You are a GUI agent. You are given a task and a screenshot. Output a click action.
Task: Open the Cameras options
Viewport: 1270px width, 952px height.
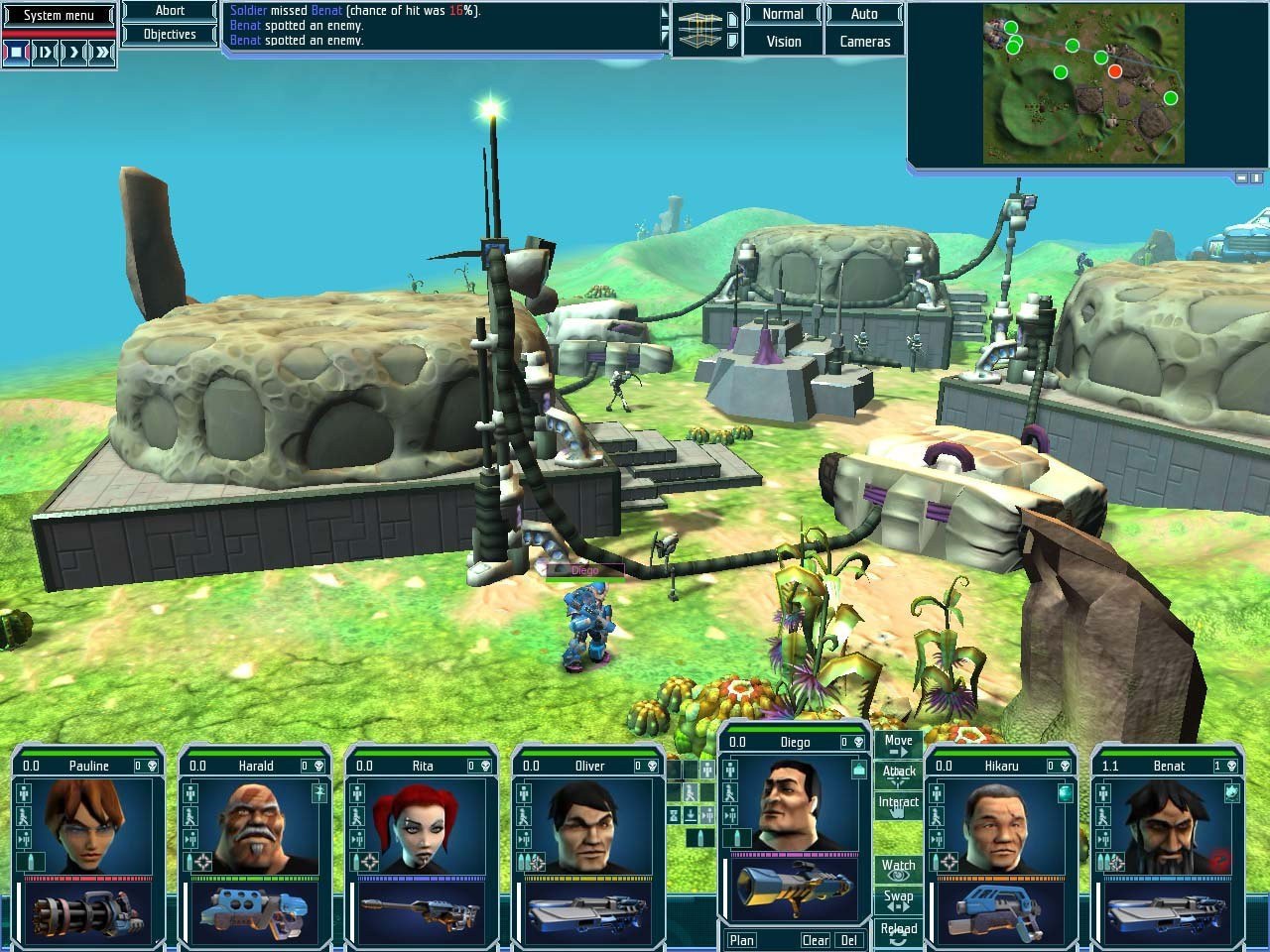[x=864, y=42]
